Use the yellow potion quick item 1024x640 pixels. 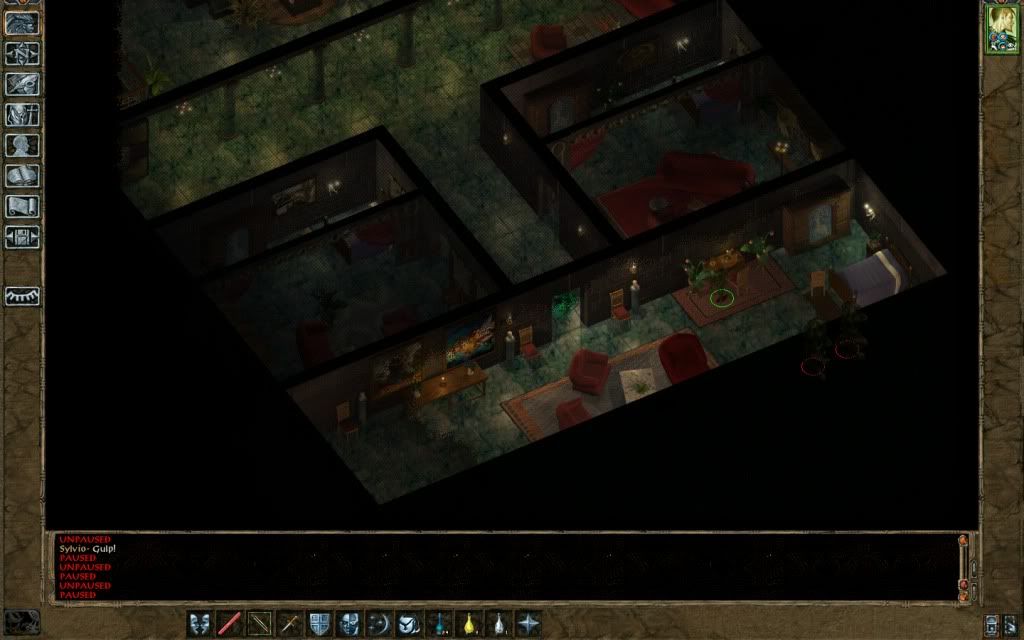469,624
